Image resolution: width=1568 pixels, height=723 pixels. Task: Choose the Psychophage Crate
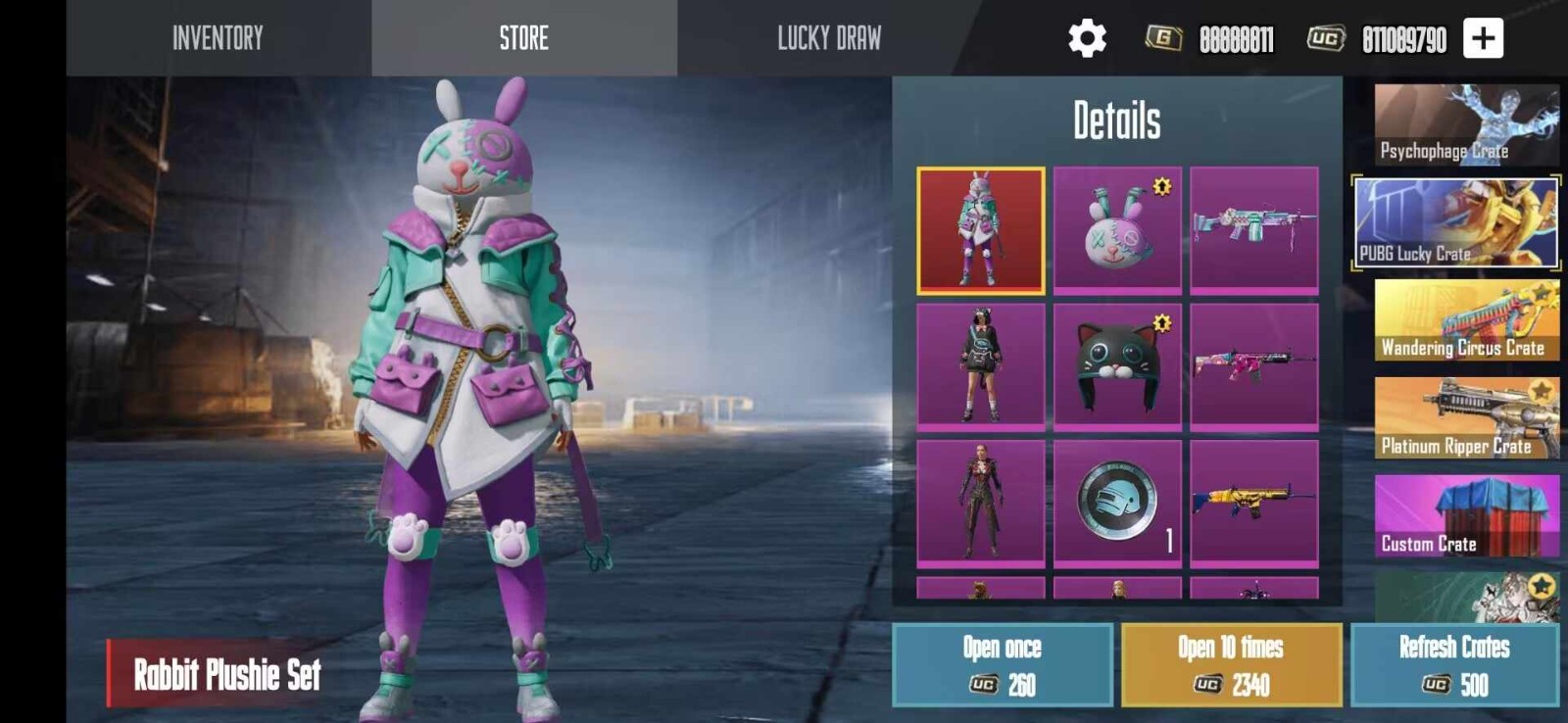pyautogui.click(x=1466, y=124)
